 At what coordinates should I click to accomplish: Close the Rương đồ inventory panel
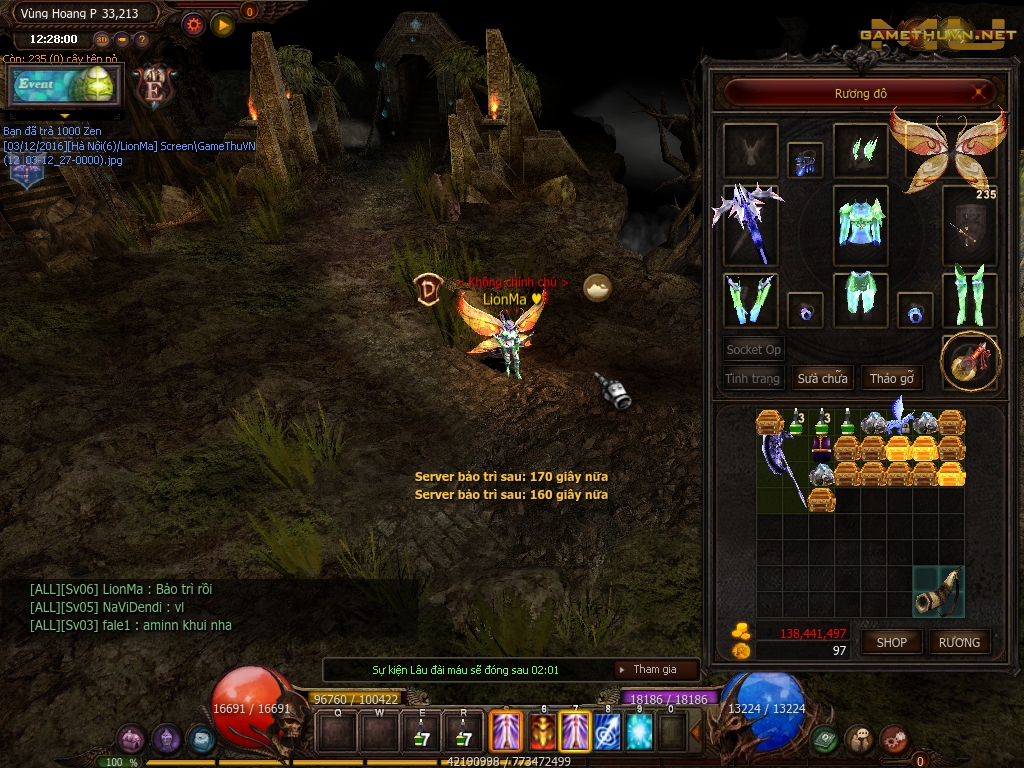pyautogui.click(x=983, y=93)
